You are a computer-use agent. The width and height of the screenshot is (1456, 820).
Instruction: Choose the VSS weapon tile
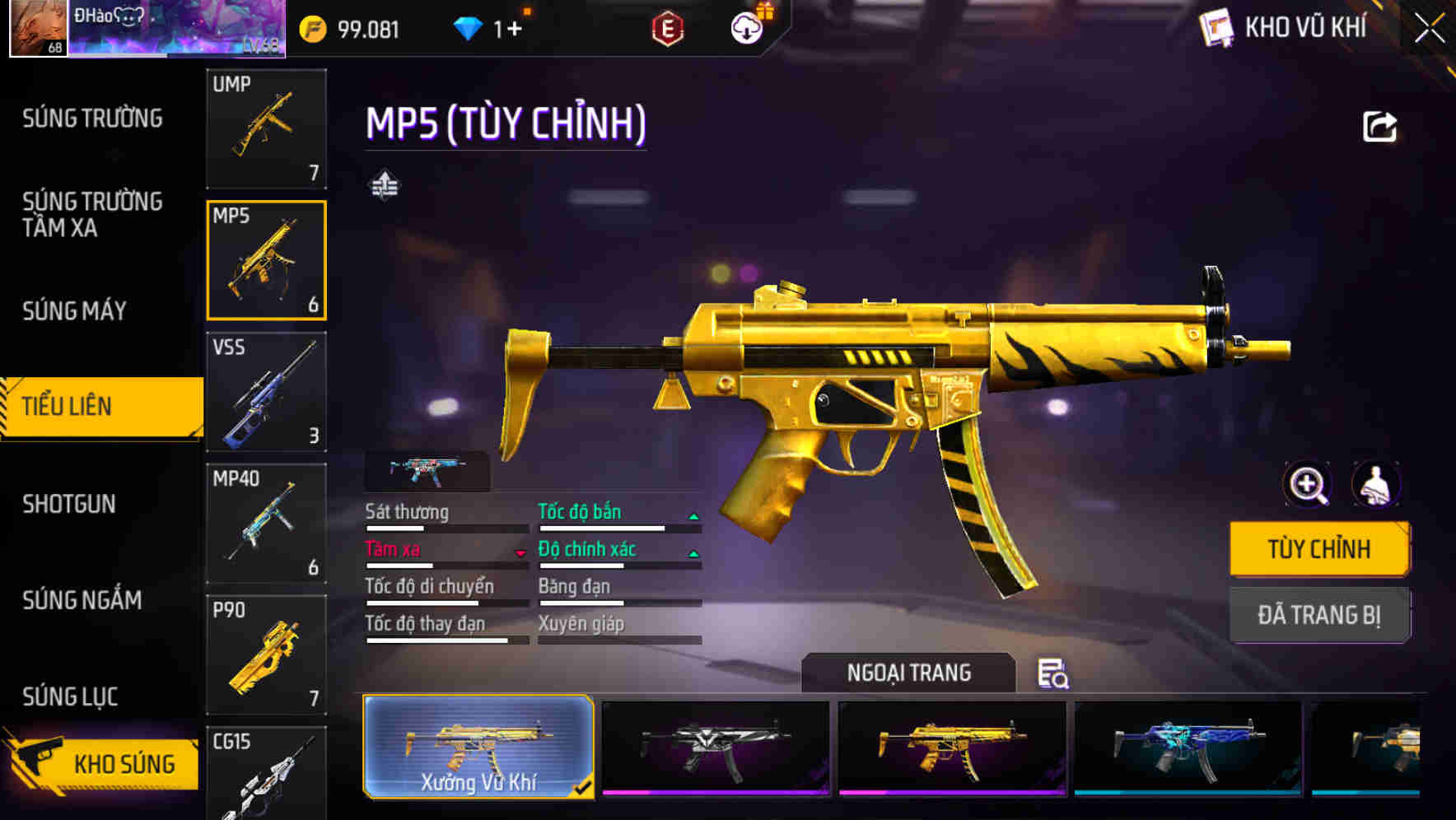[266, 392]
